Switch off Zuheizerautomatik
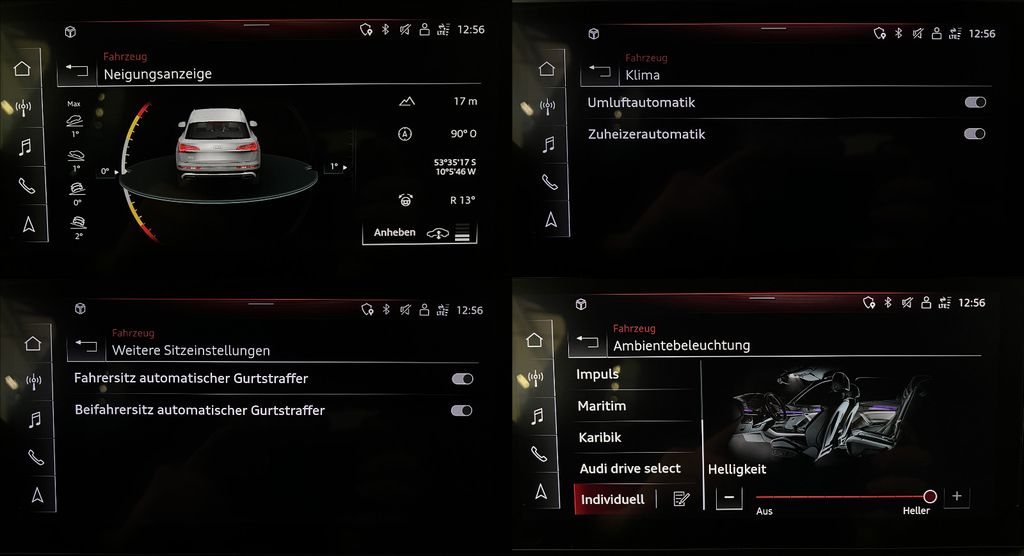The height and width of the screenshot is (556, 1024). (975, 134)
